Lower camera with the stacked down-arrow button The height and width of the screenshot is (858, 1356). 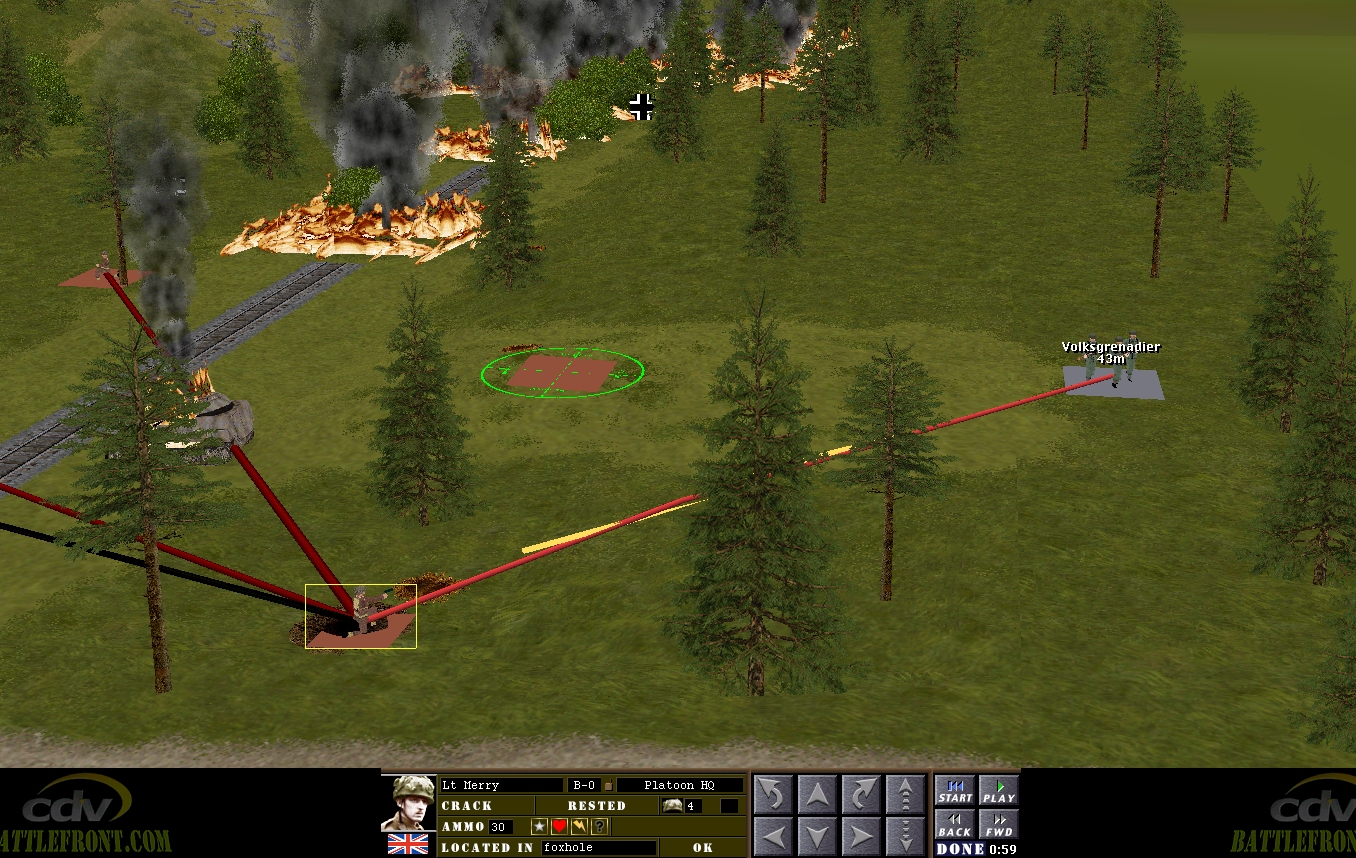click(x=906, y=836)
